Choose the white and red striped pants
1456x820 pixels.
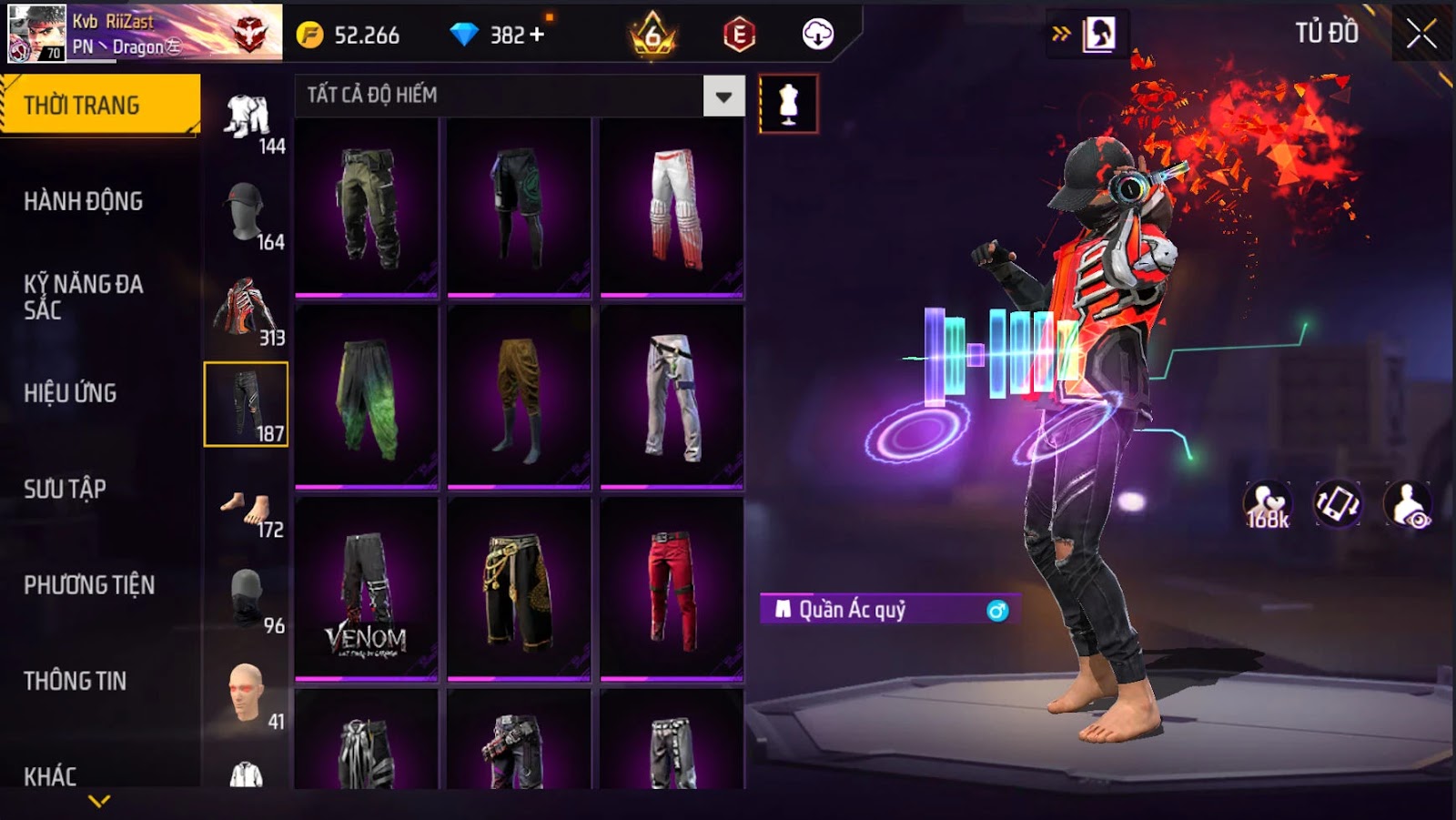[x=672, y=208]
